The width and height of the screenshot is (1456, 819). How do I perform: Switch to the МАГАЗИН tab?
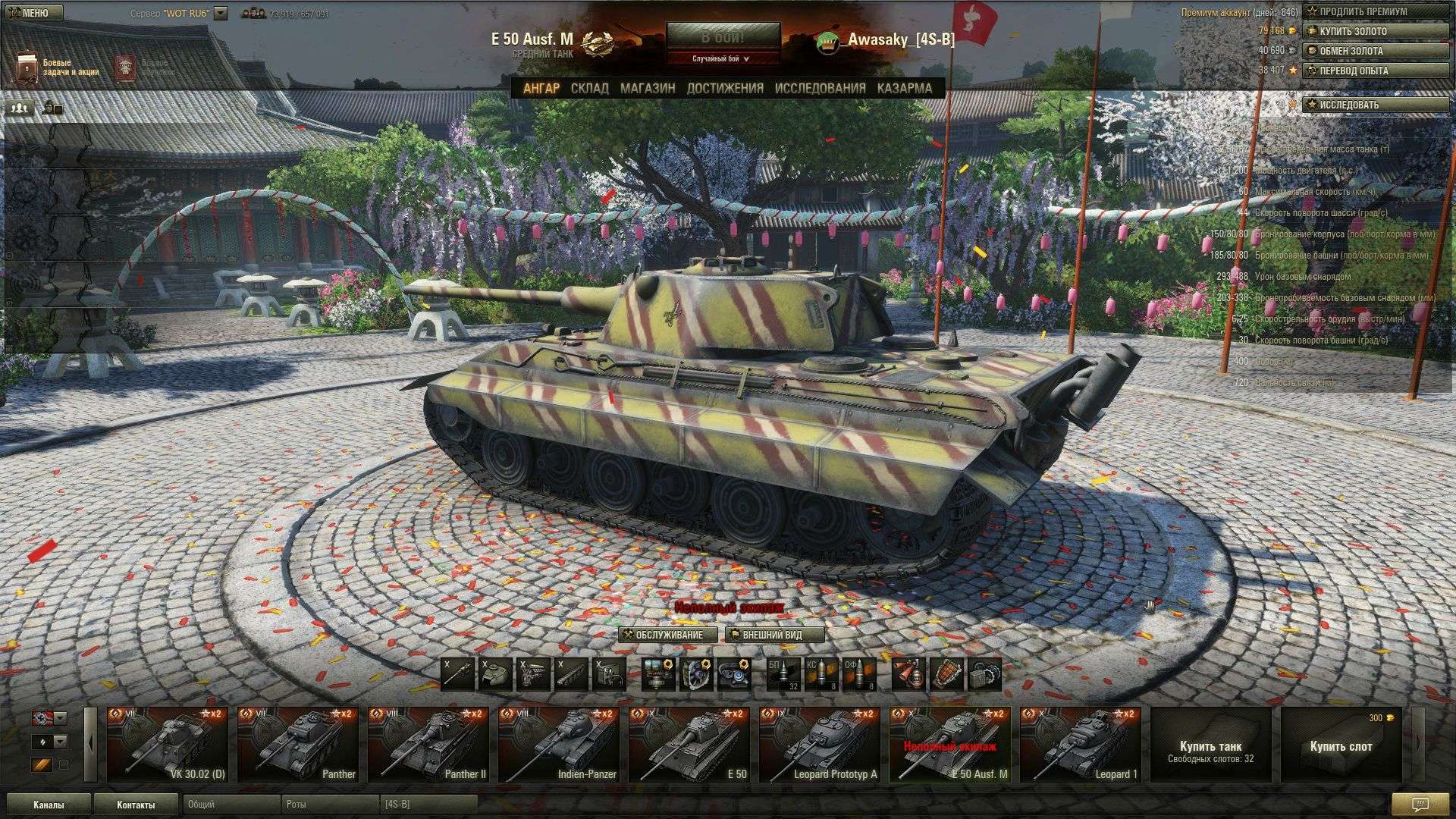tap(648, 88)
